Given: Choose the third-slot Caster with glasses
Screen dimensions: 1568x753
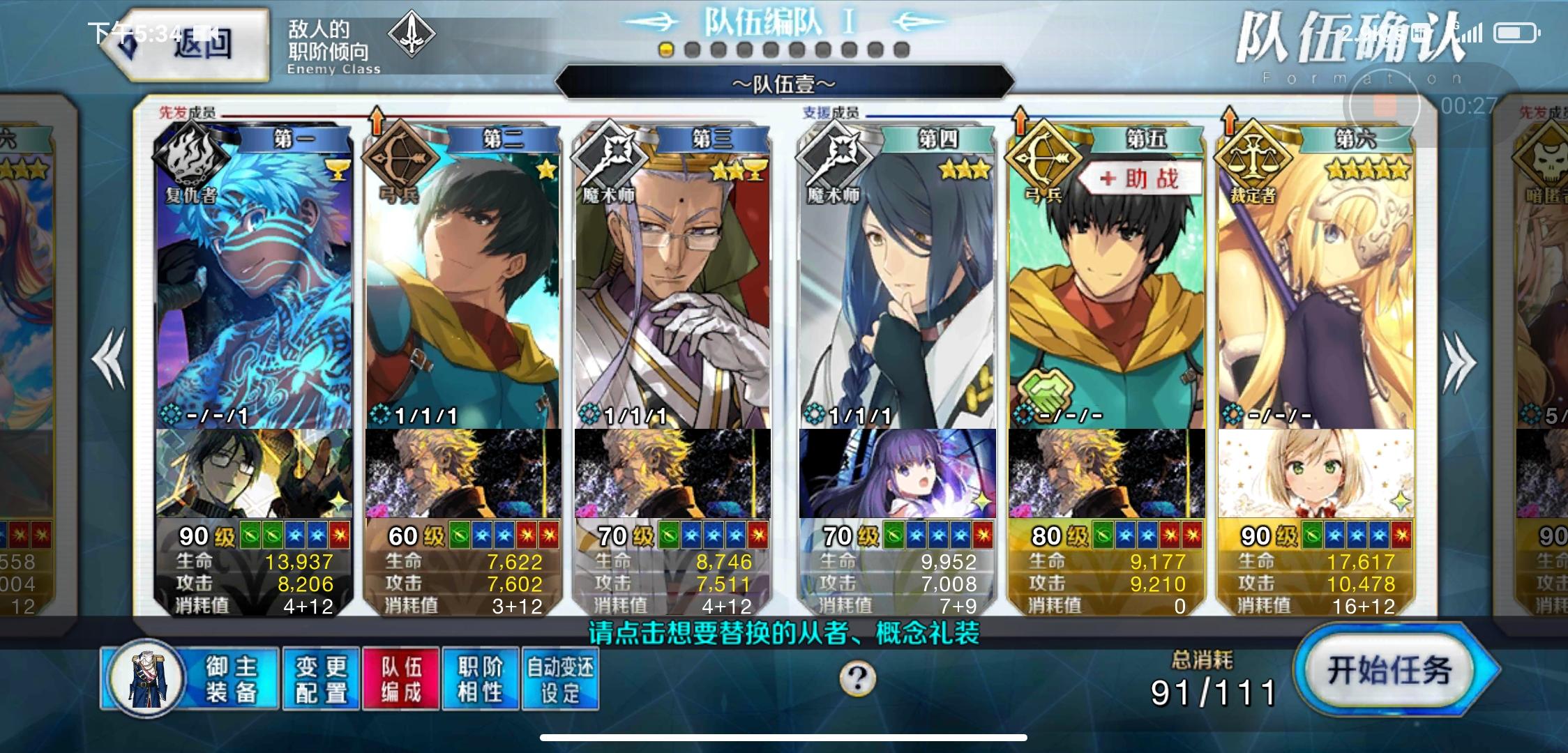Looking at the screenshot, I should coord(672,279).
